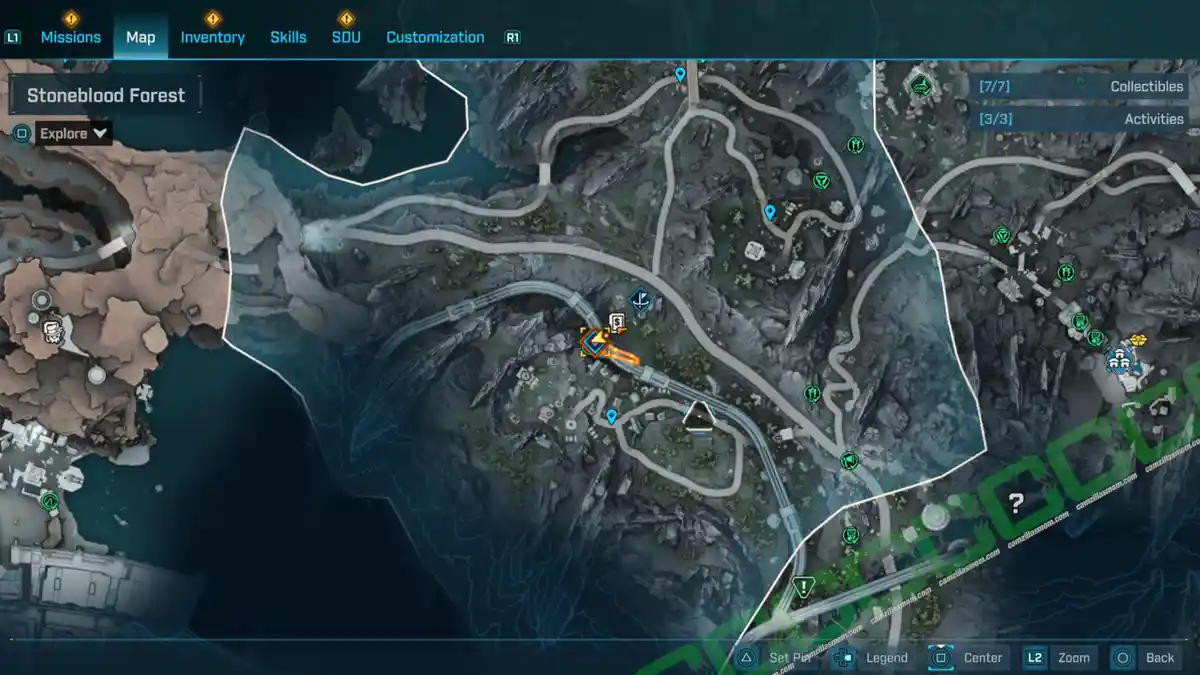
Task: Click the white triangle map marker
Action: [x=698, y=417]
